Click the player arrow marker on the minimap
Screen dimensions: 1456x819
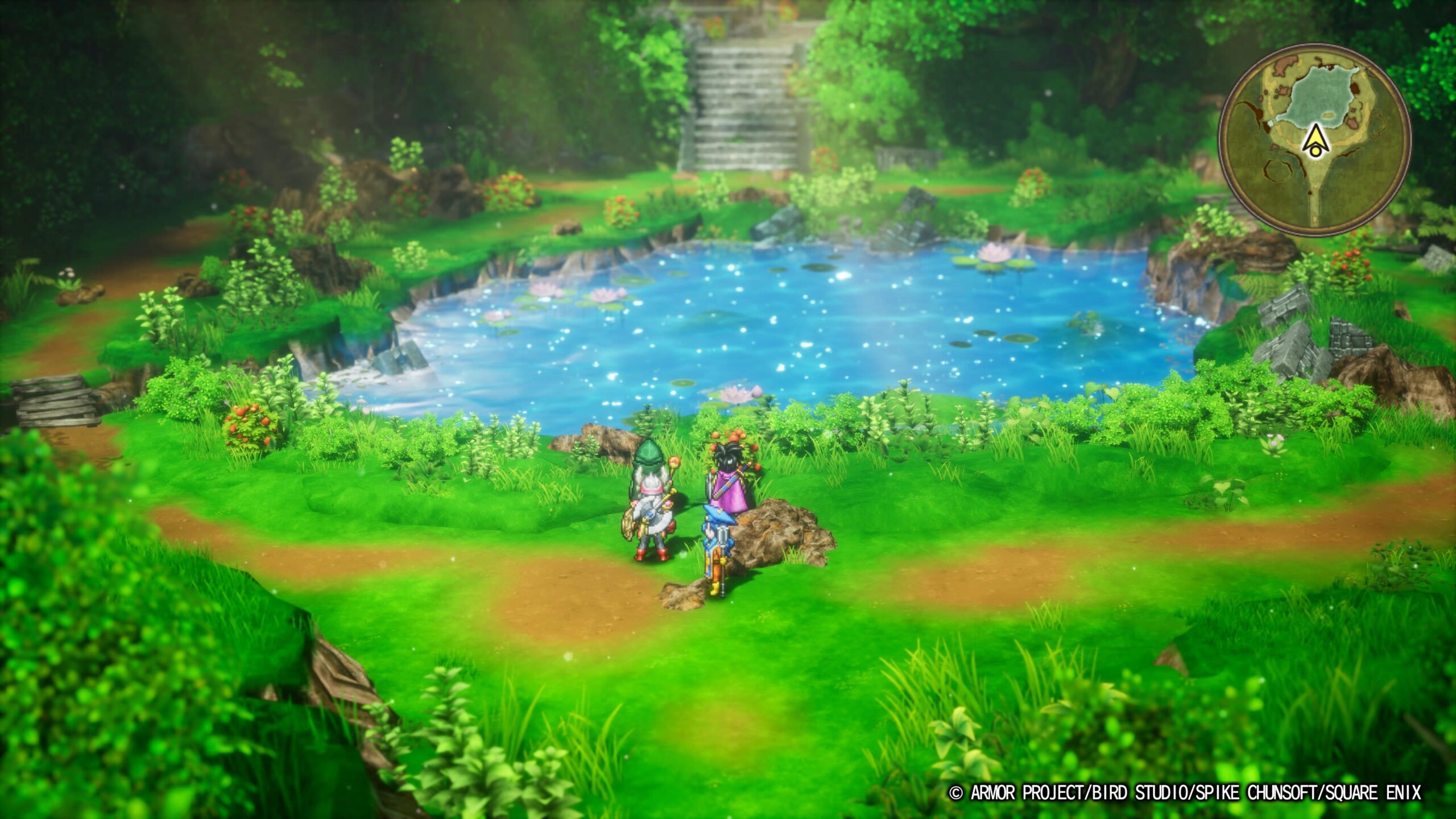point(1316,142)
